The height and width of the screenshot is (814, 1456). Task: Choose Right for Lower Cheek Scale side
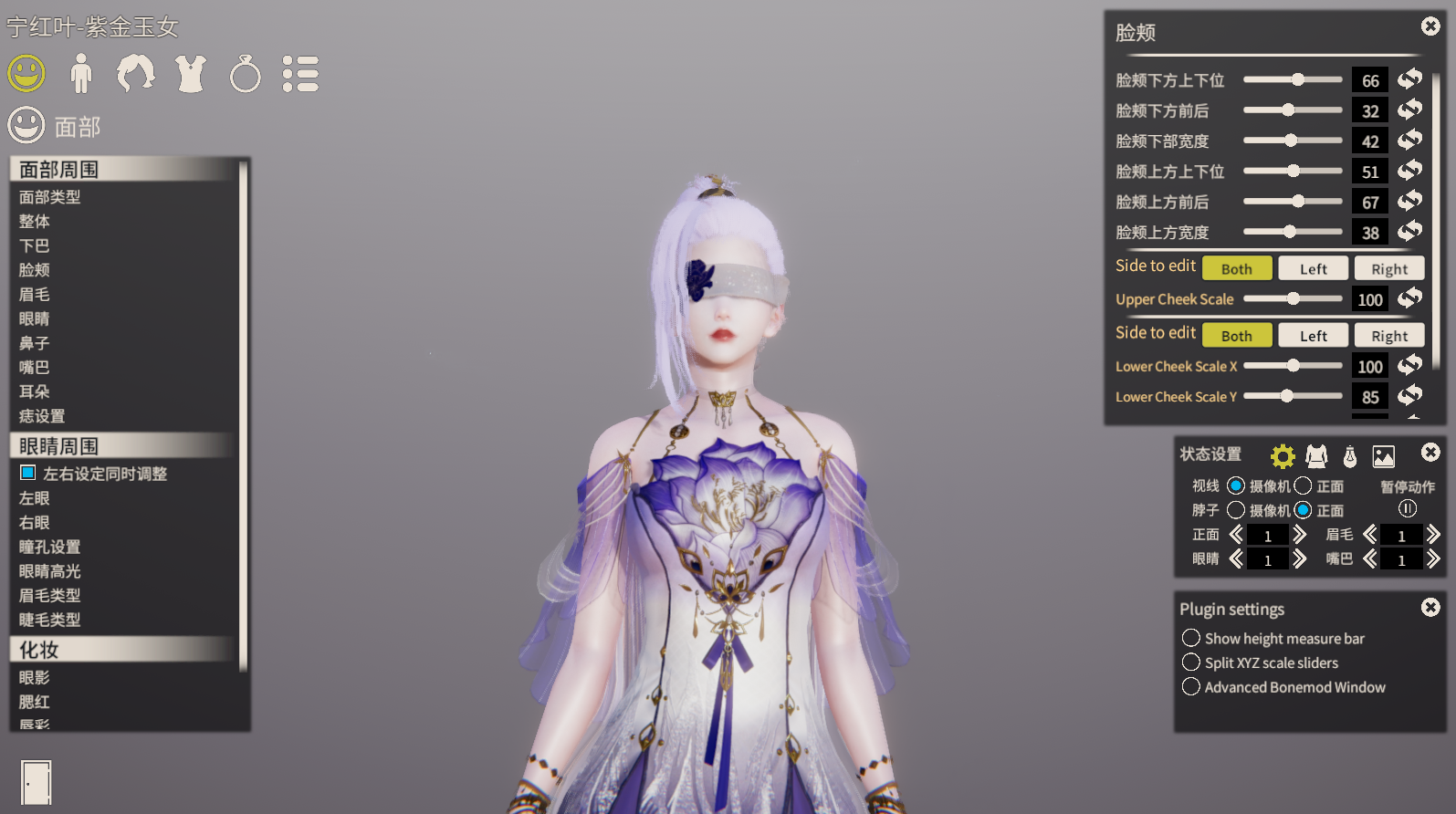pos(1388,336)
